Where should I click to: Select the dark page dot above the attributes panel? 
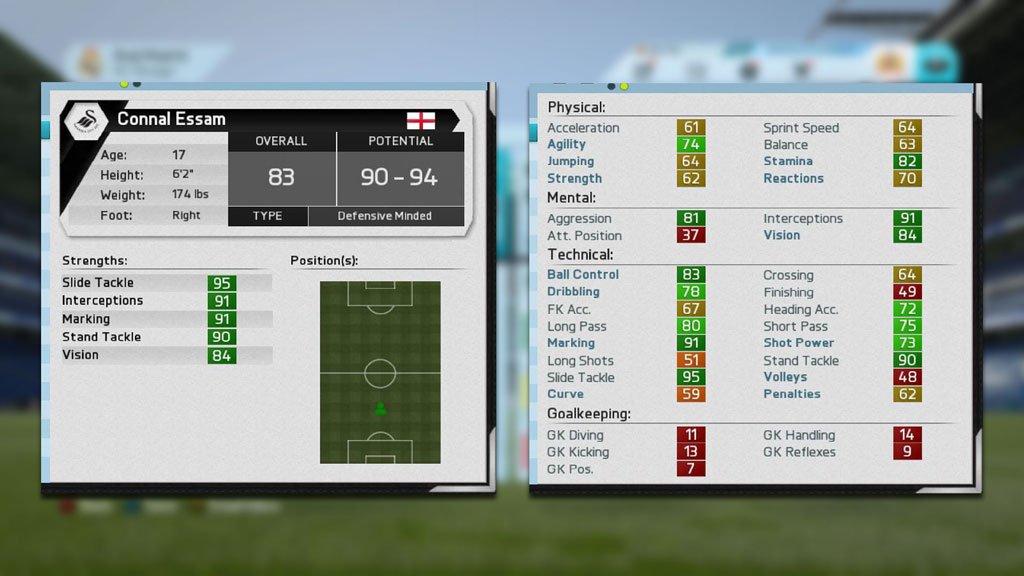pos(611,86)
